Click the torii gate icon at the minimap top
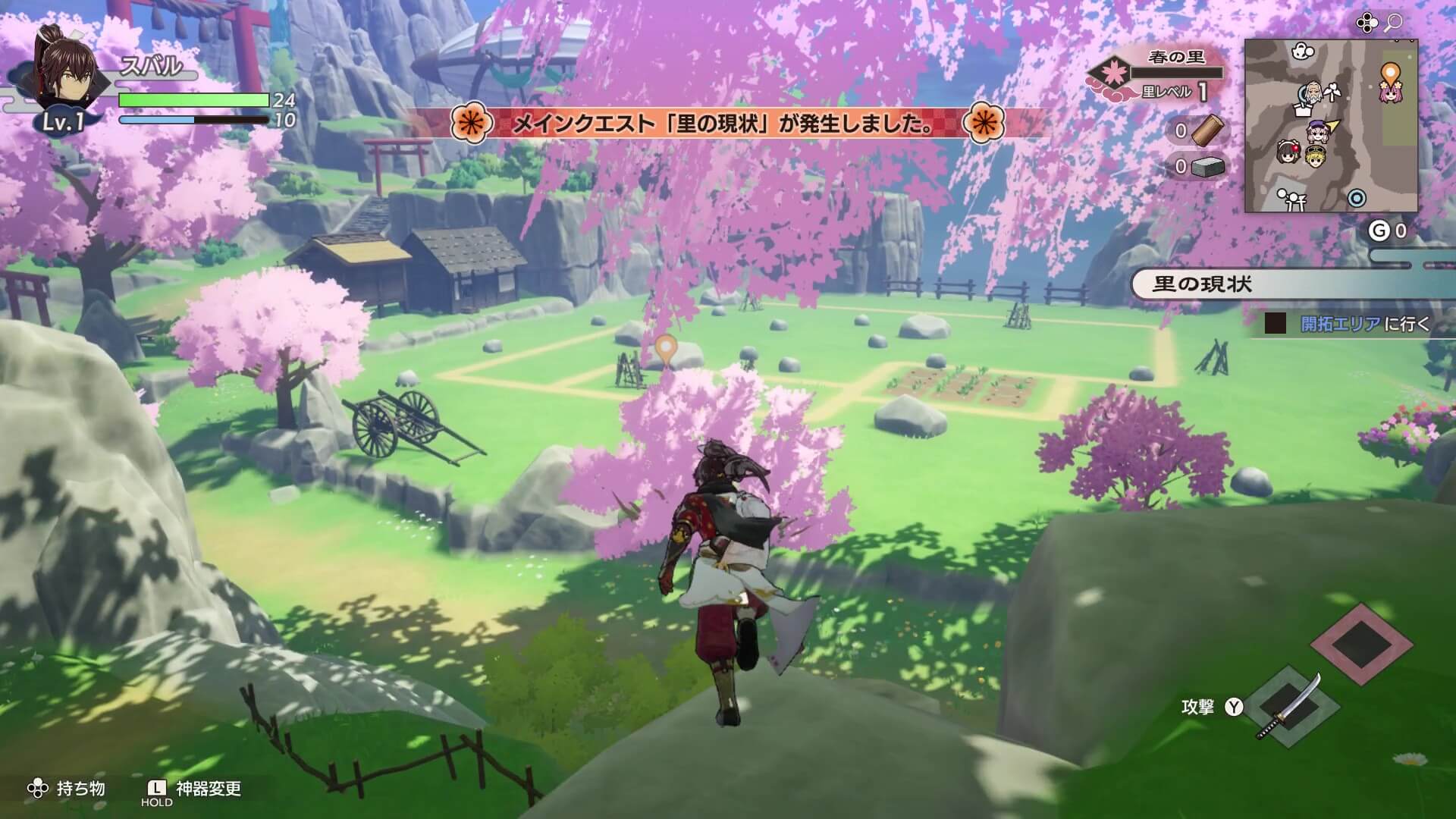The height and width of the screenshot is (819, 1456). coord(1302,51)
